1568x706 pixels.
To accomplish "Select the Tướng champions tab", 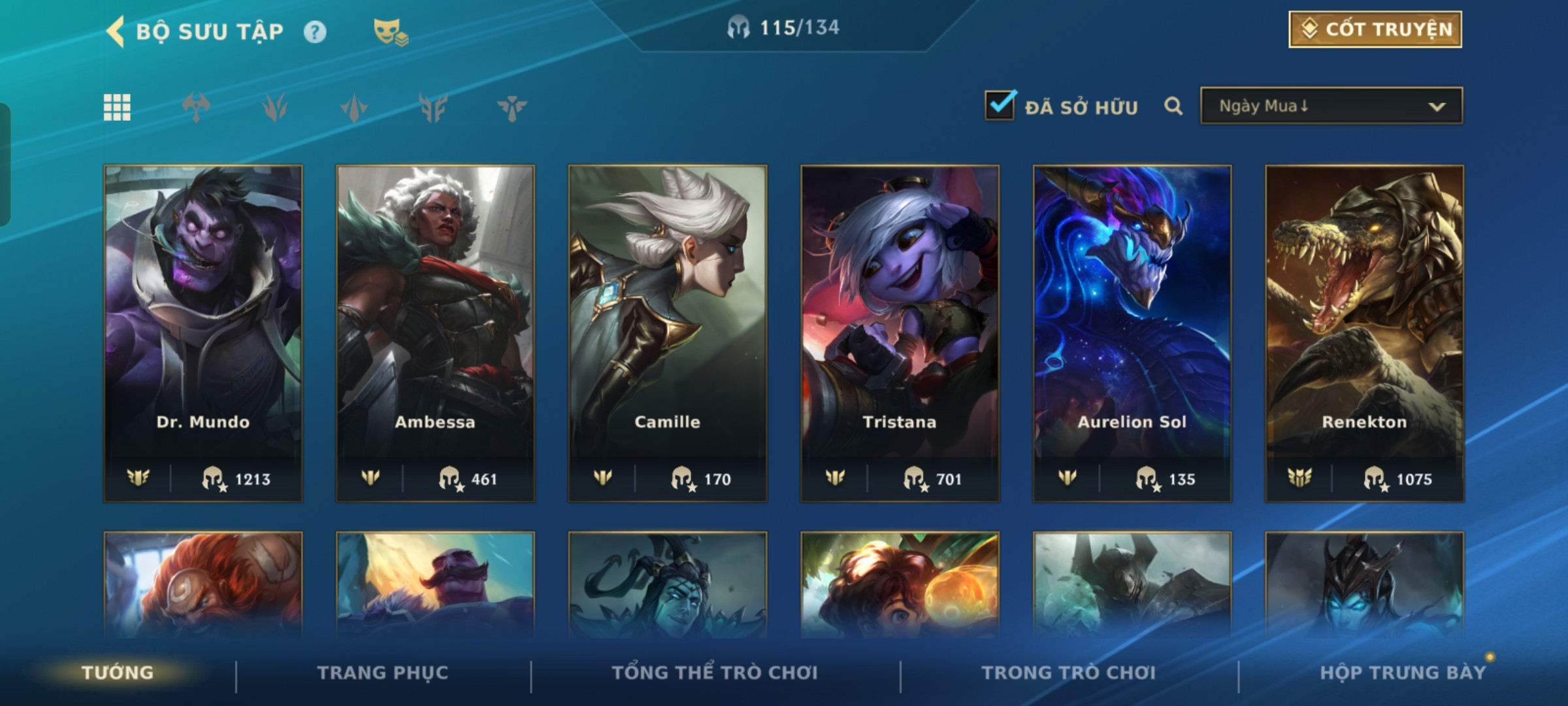I will (118, 673).
